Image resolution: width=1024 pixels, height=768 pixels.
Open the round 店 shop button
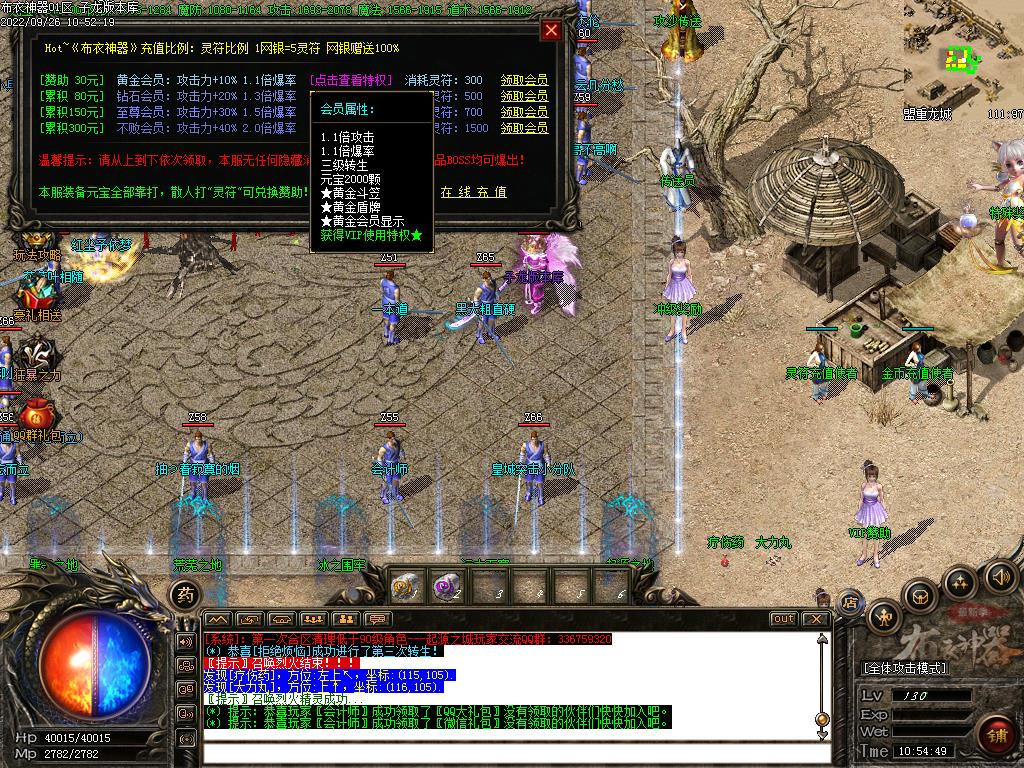point(850,602)
